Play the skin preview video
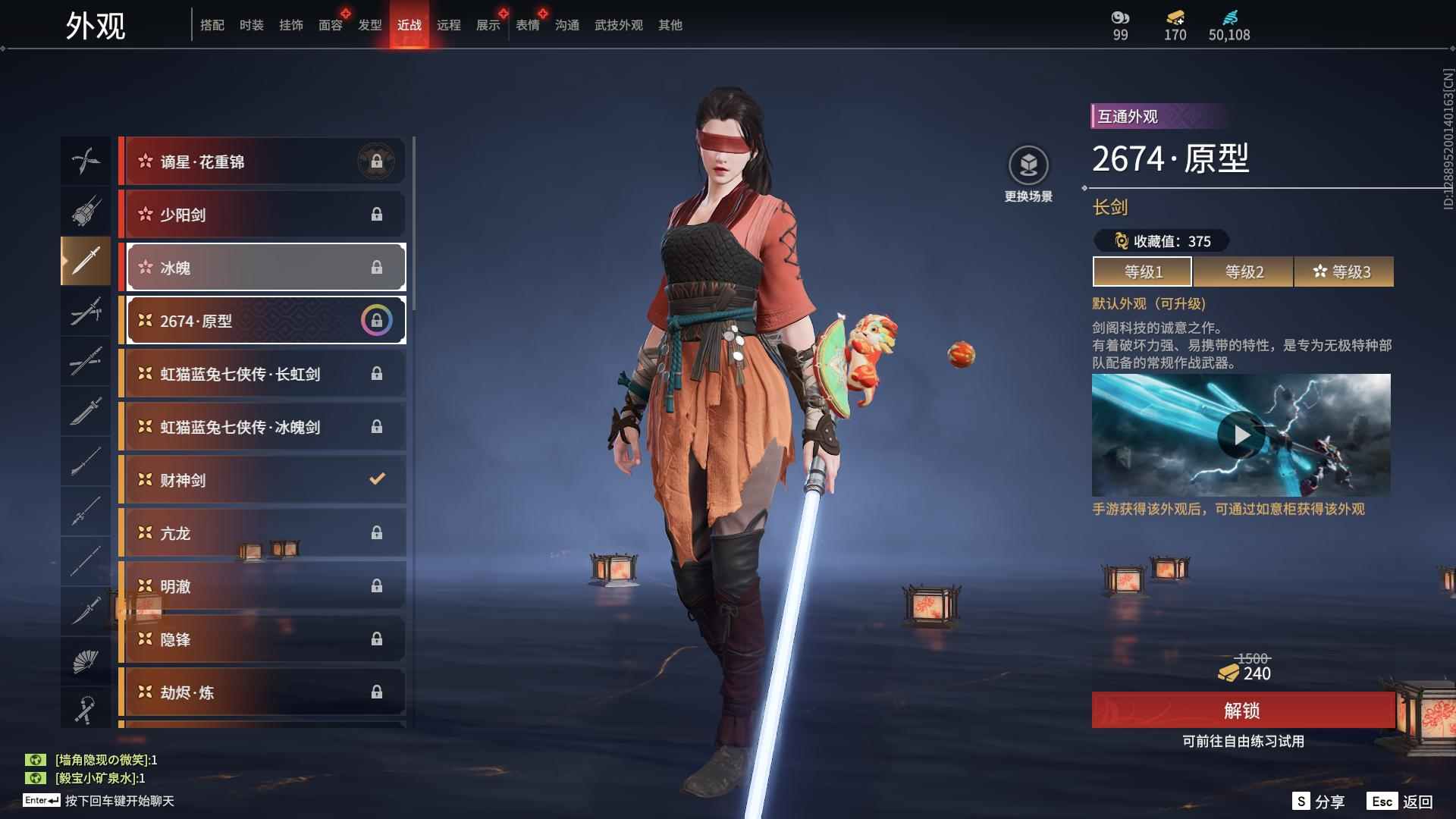1456x819 pixels. [1241, 435]
